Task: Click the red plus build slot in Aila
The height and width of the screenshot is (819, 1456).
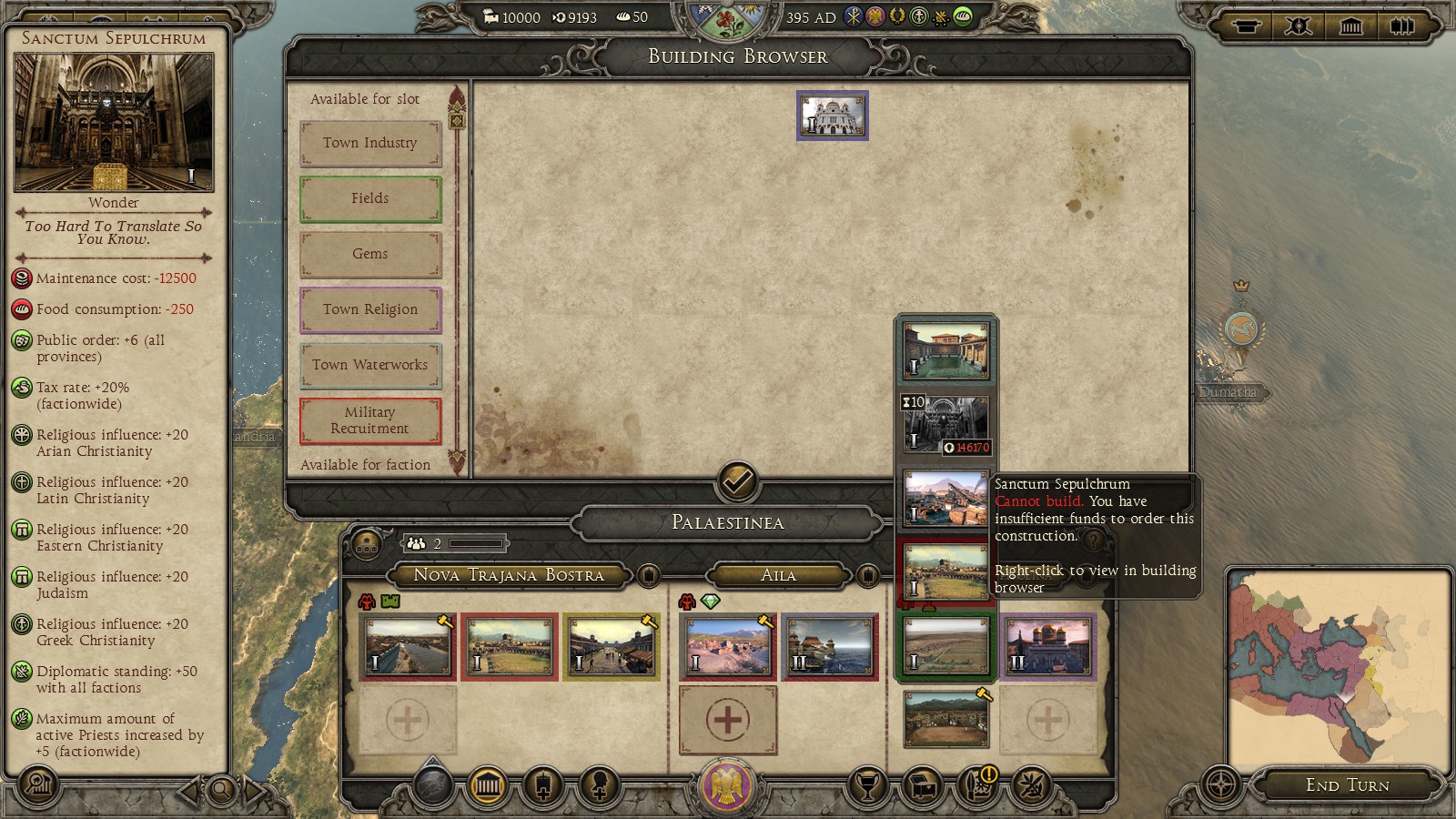Action: pyautogui.click(x=728, y=720)
